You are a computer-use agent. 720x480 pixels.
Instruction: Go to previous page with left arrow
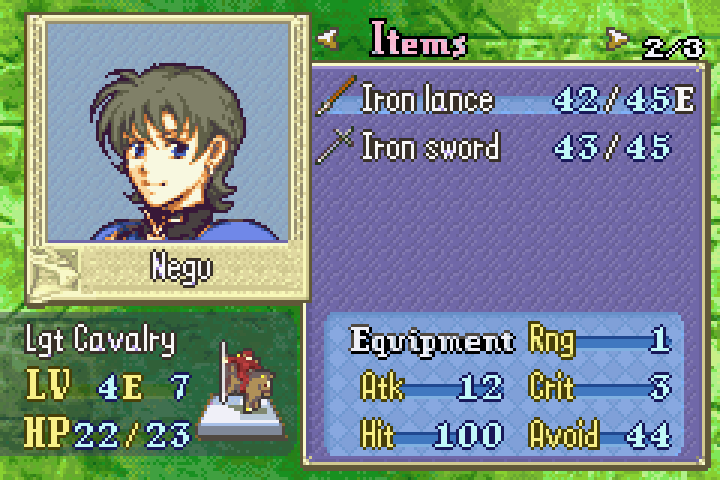[328, 40]
